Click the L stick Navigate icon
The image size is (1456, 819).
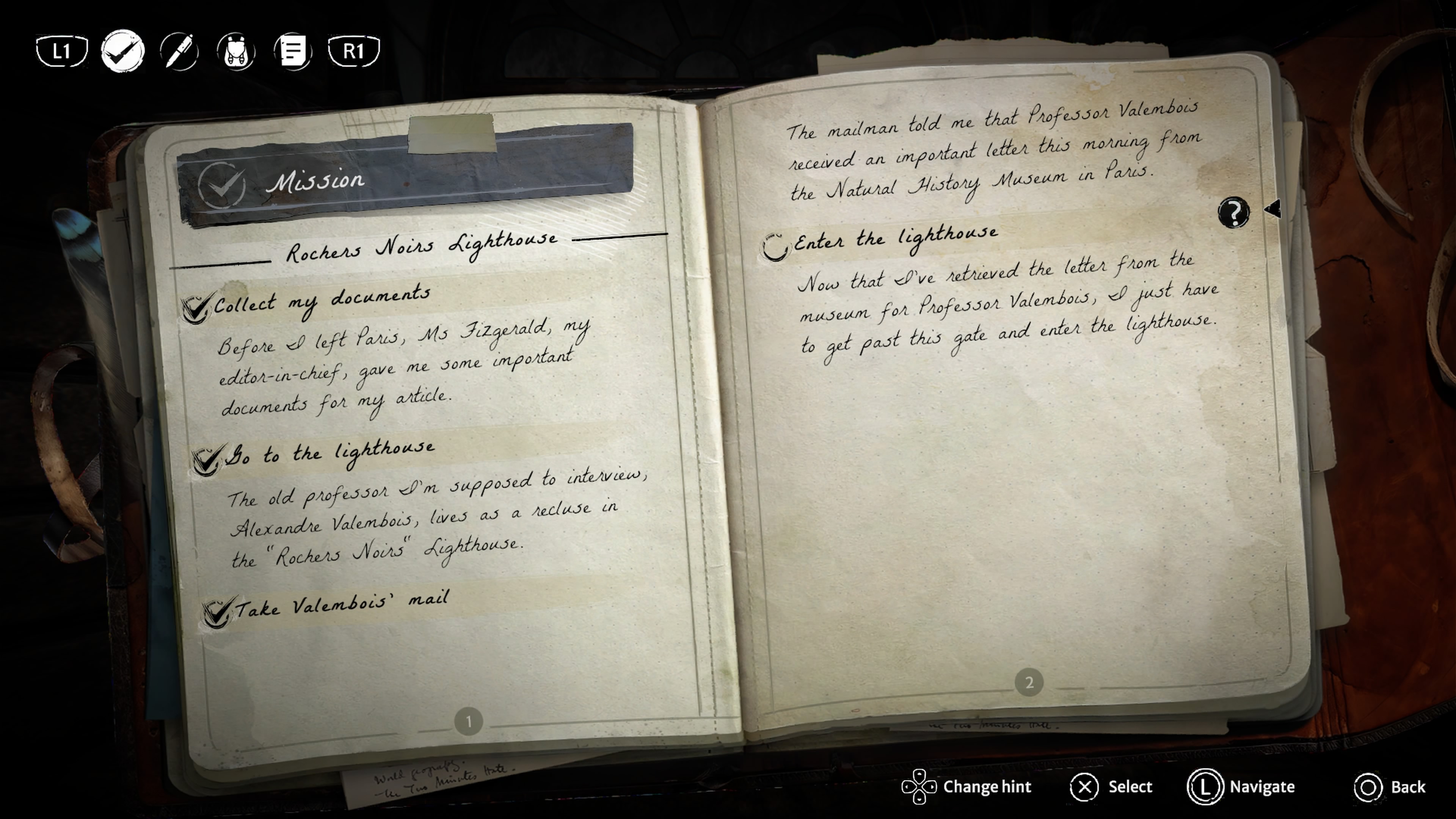coord(1206,787)
